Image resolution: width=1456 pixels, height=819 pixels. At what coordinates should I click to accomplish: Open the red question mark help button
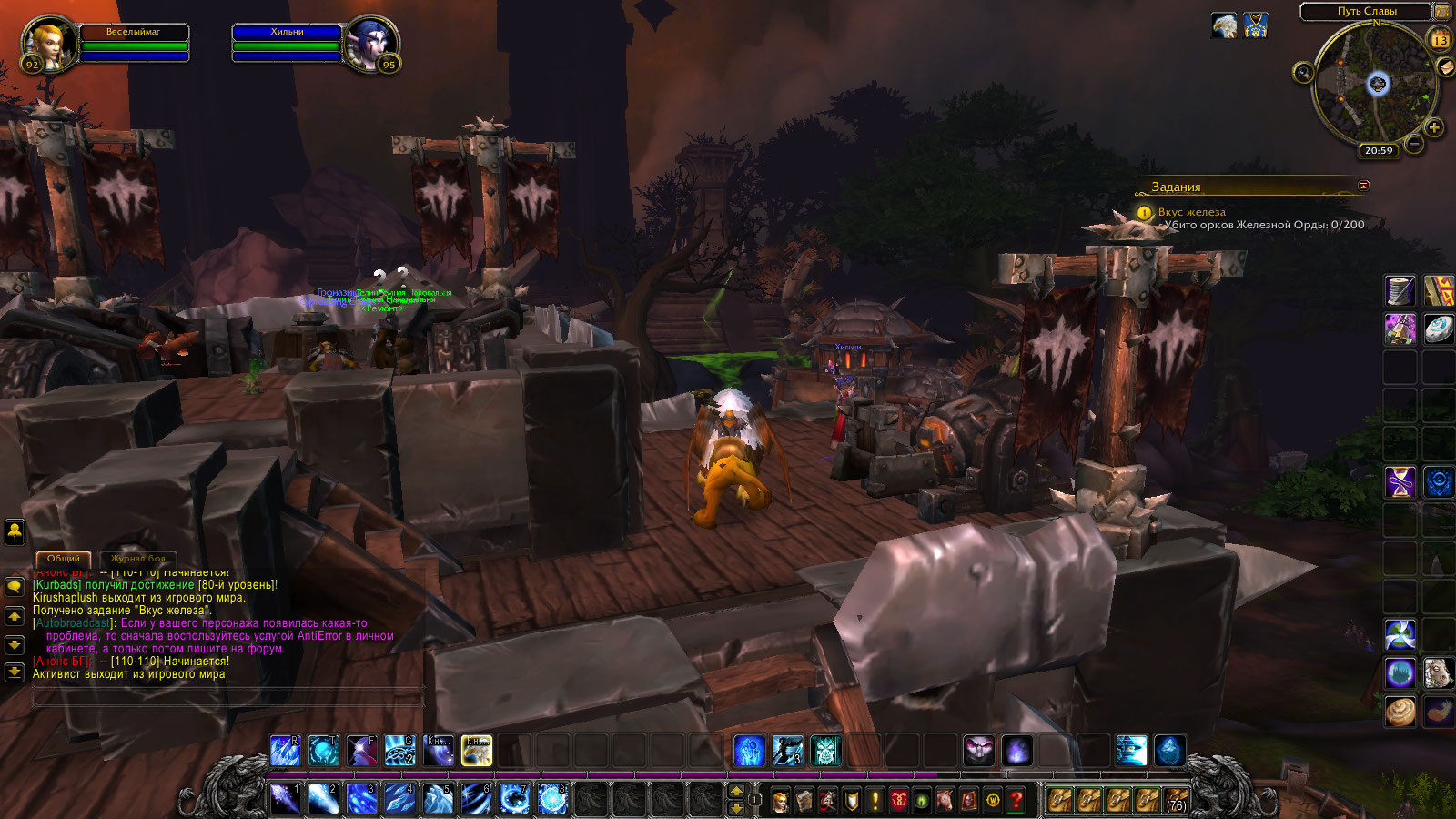[x=1016, y=801]
